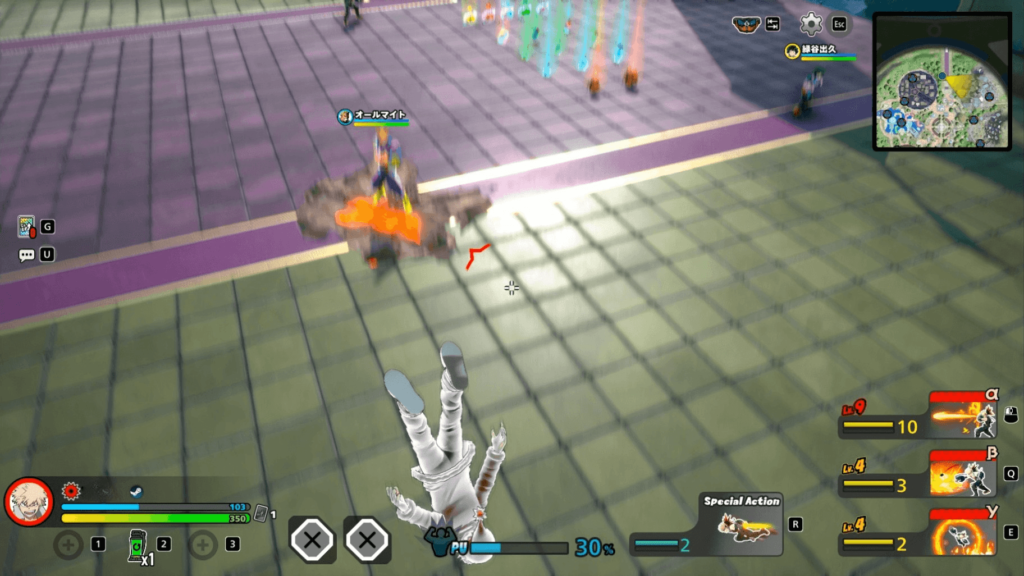Click the orange mask icon

click(745, 25)
